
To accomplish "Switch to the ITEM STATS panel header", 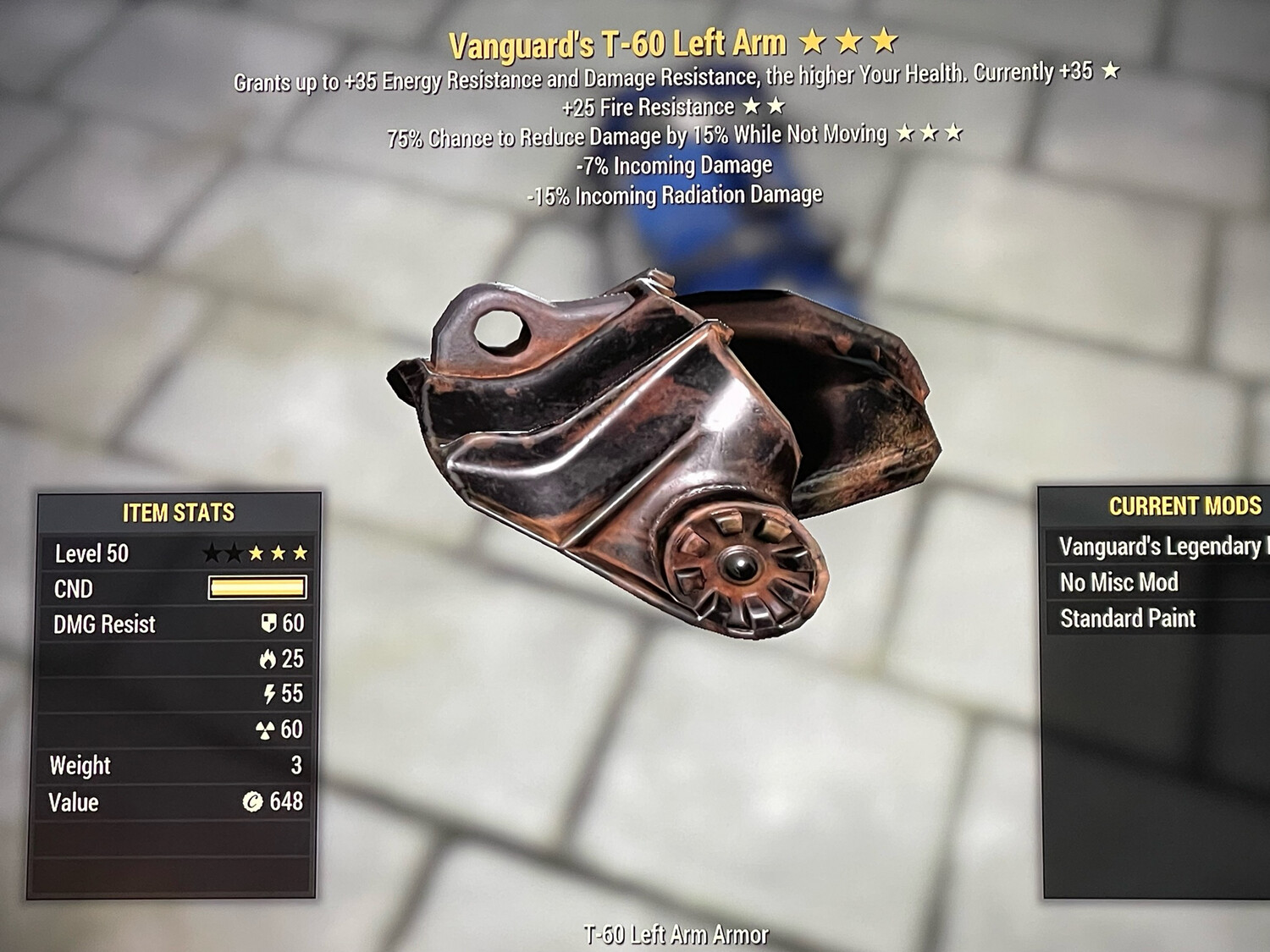I will [x=179, y=512].
